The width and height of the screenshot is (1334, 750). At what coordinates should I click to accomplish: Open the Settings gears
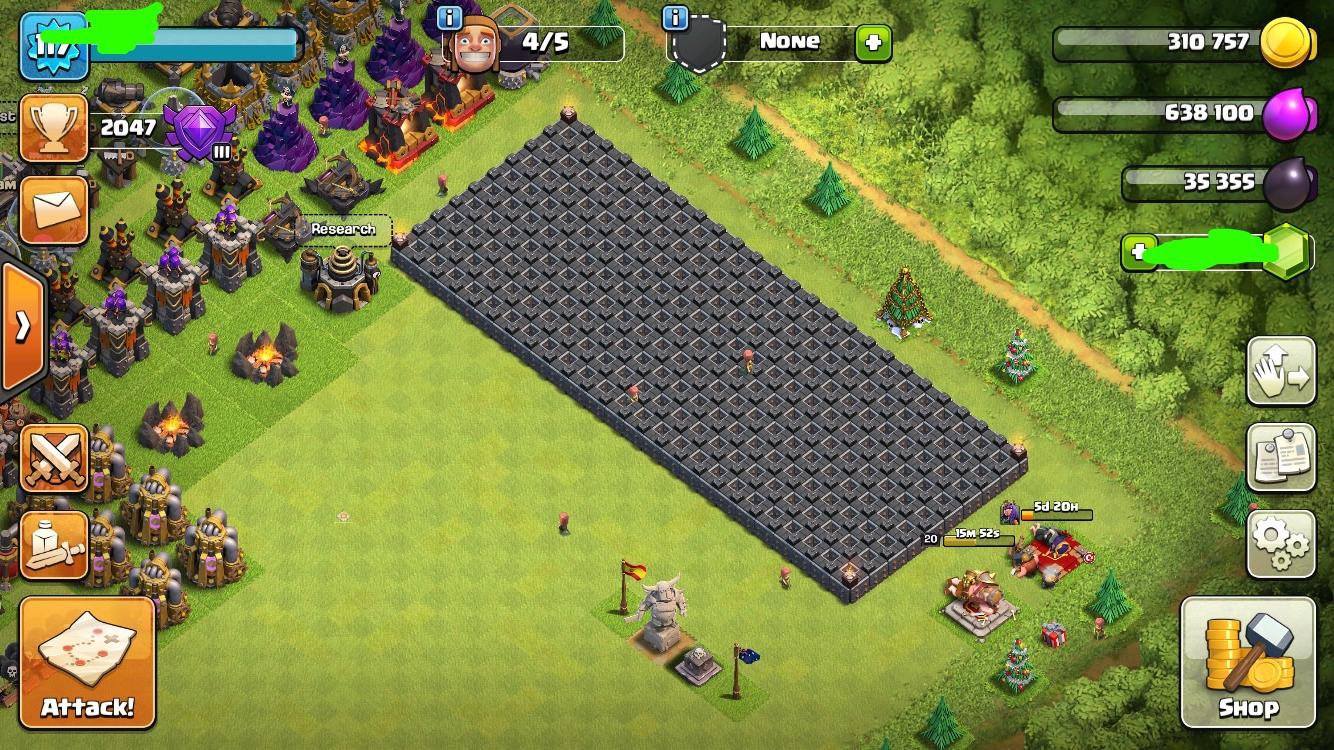1280,543
